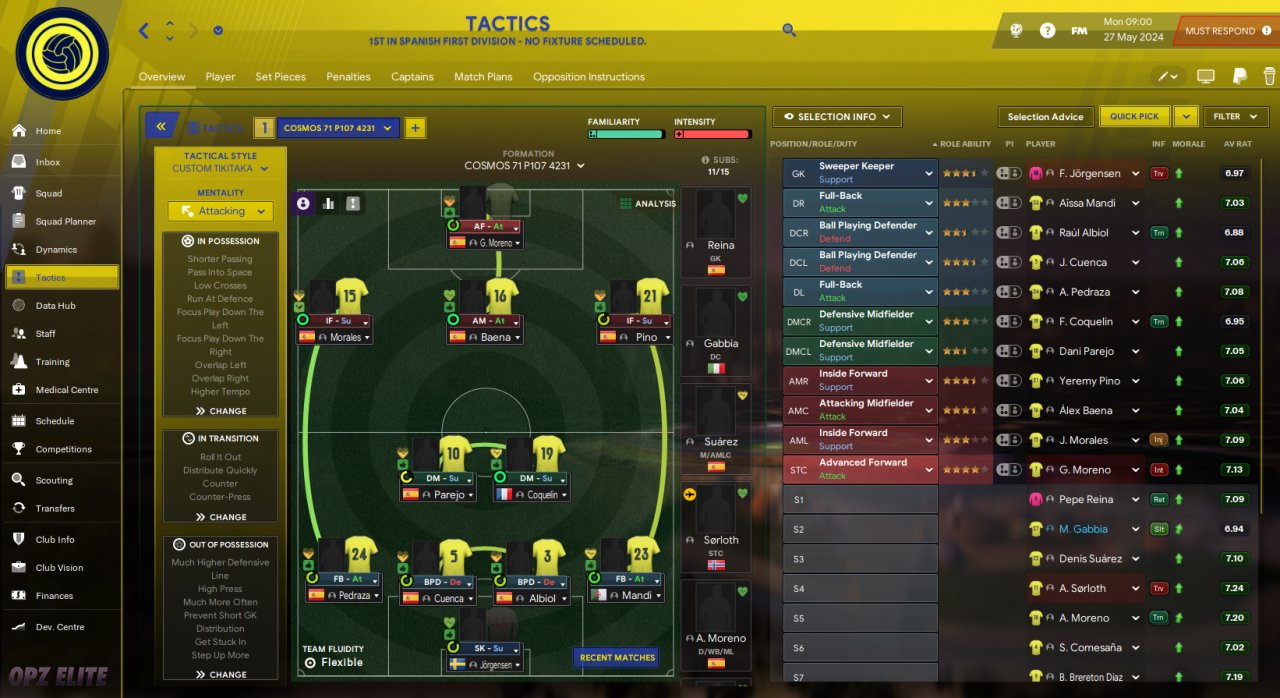Change the In Possession instructions
1280x698 pixels.
click(x=221, y=411)
